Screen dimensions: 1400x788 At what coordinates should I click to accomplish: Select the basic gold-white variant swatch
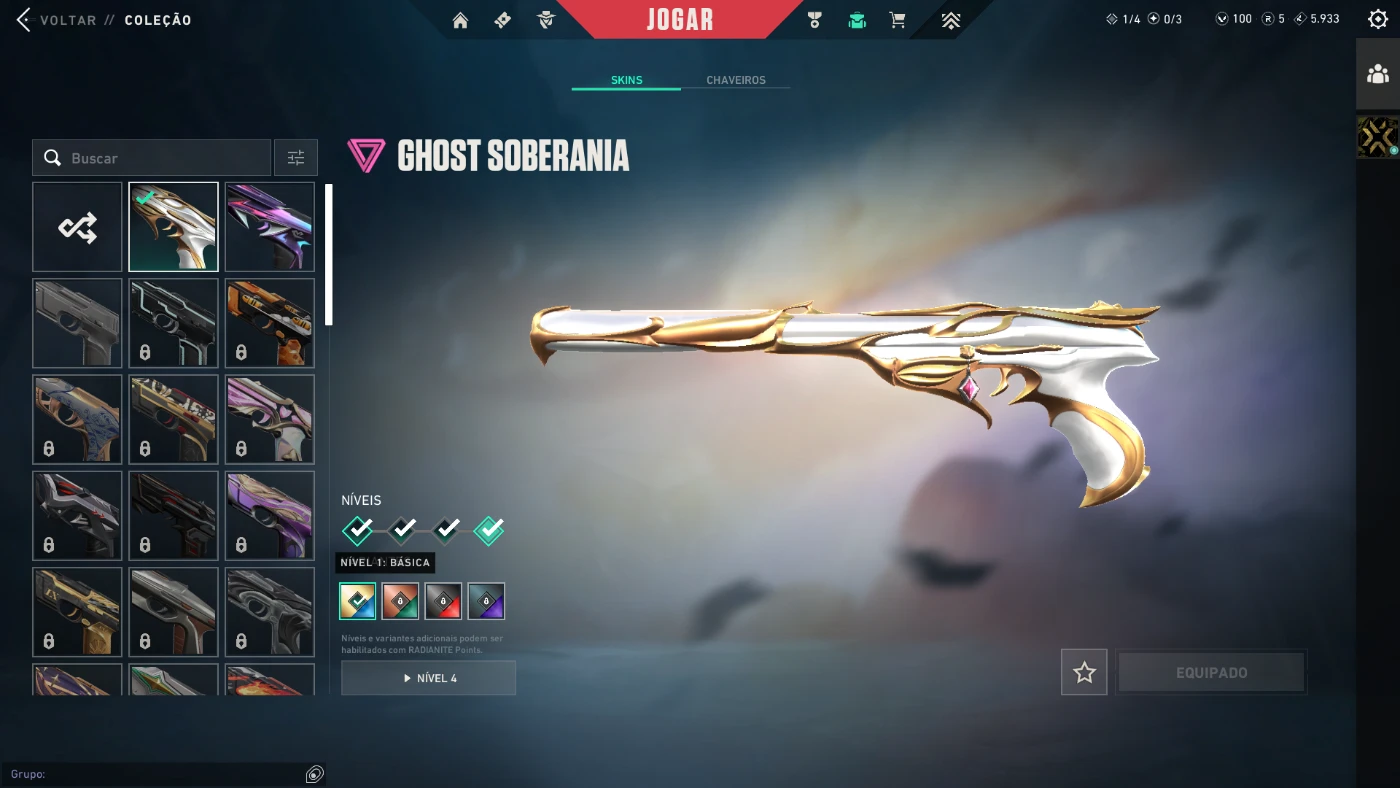click(x=358, y=601)
